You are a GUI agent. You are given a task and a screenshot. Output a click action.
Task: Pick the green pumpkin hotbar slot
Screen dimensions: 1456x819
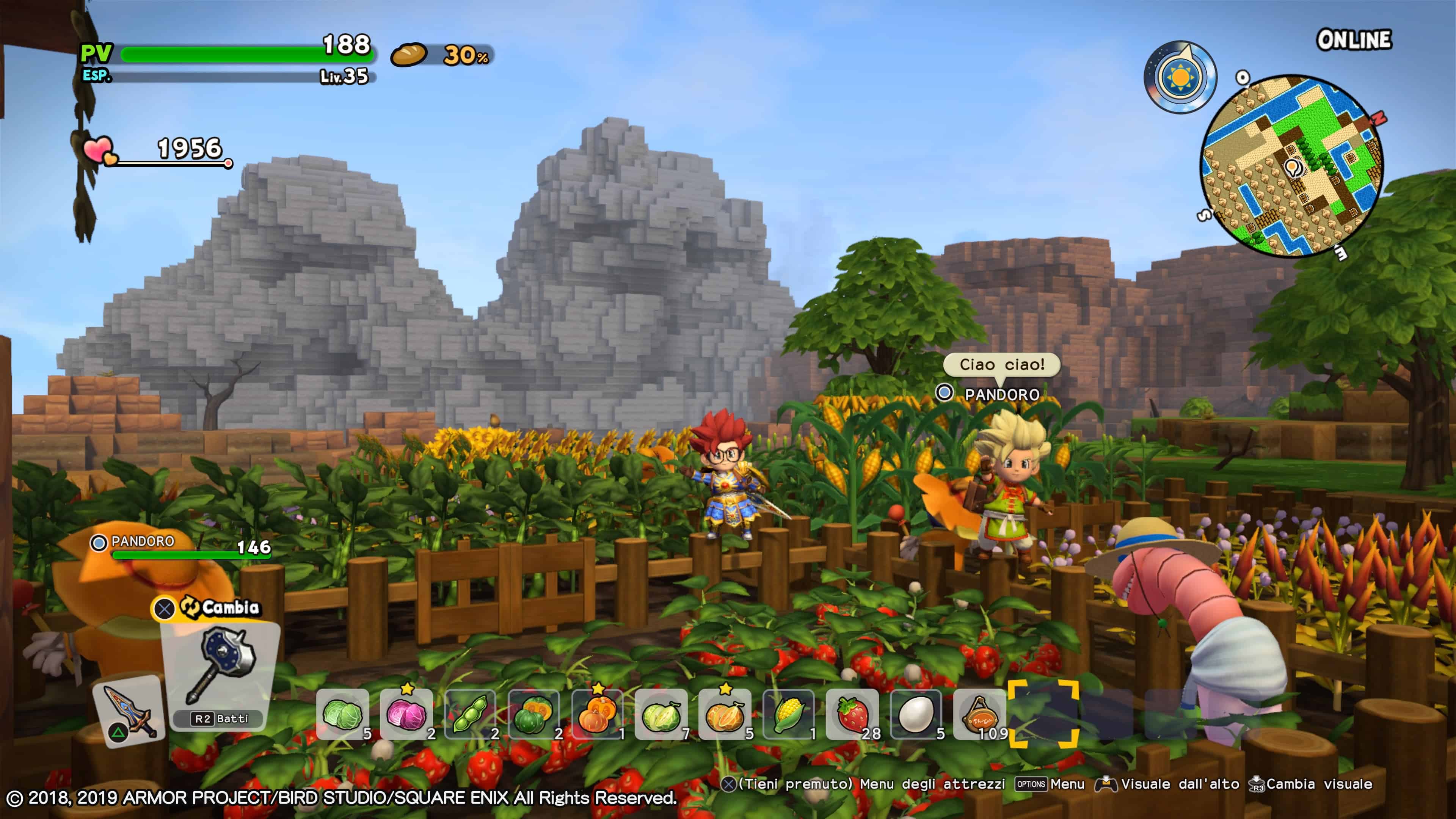(x=534, y=714)
